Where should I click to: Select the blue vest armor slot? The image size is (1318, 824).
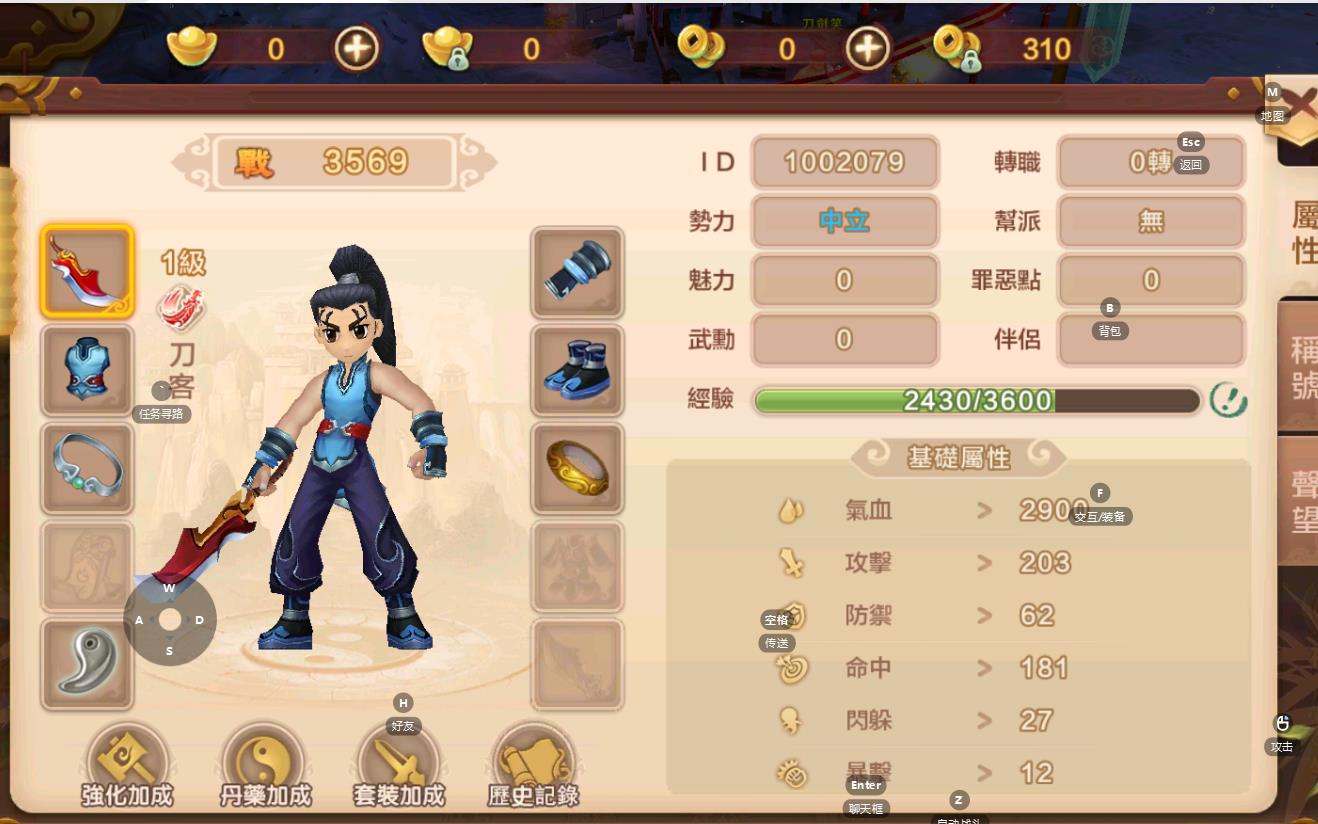click(x=87, y=370)
